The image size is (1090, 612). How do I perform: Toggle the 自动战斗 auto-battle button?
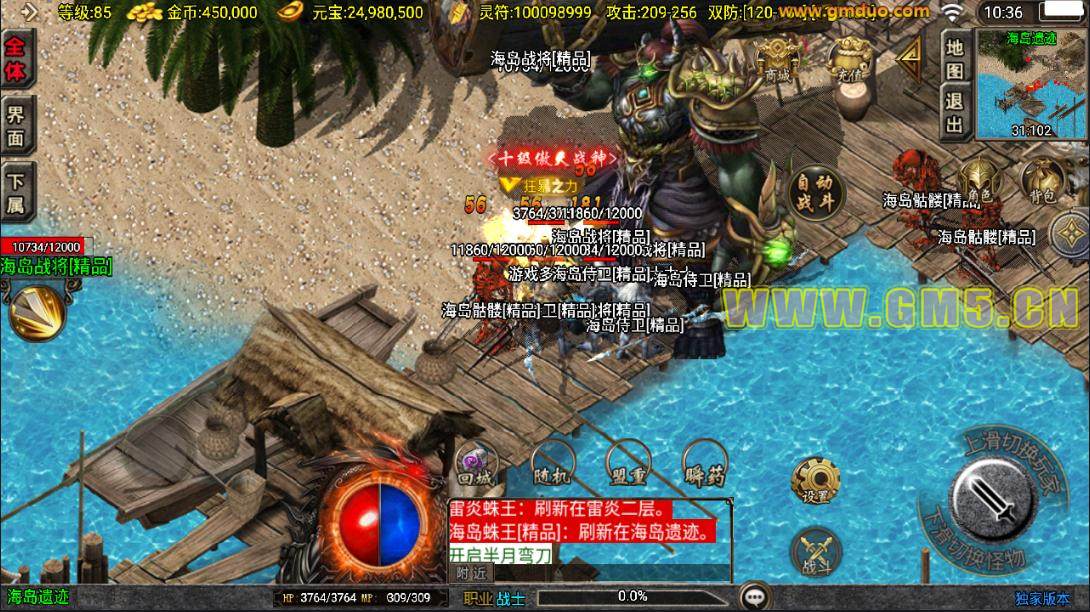point(811,191)
